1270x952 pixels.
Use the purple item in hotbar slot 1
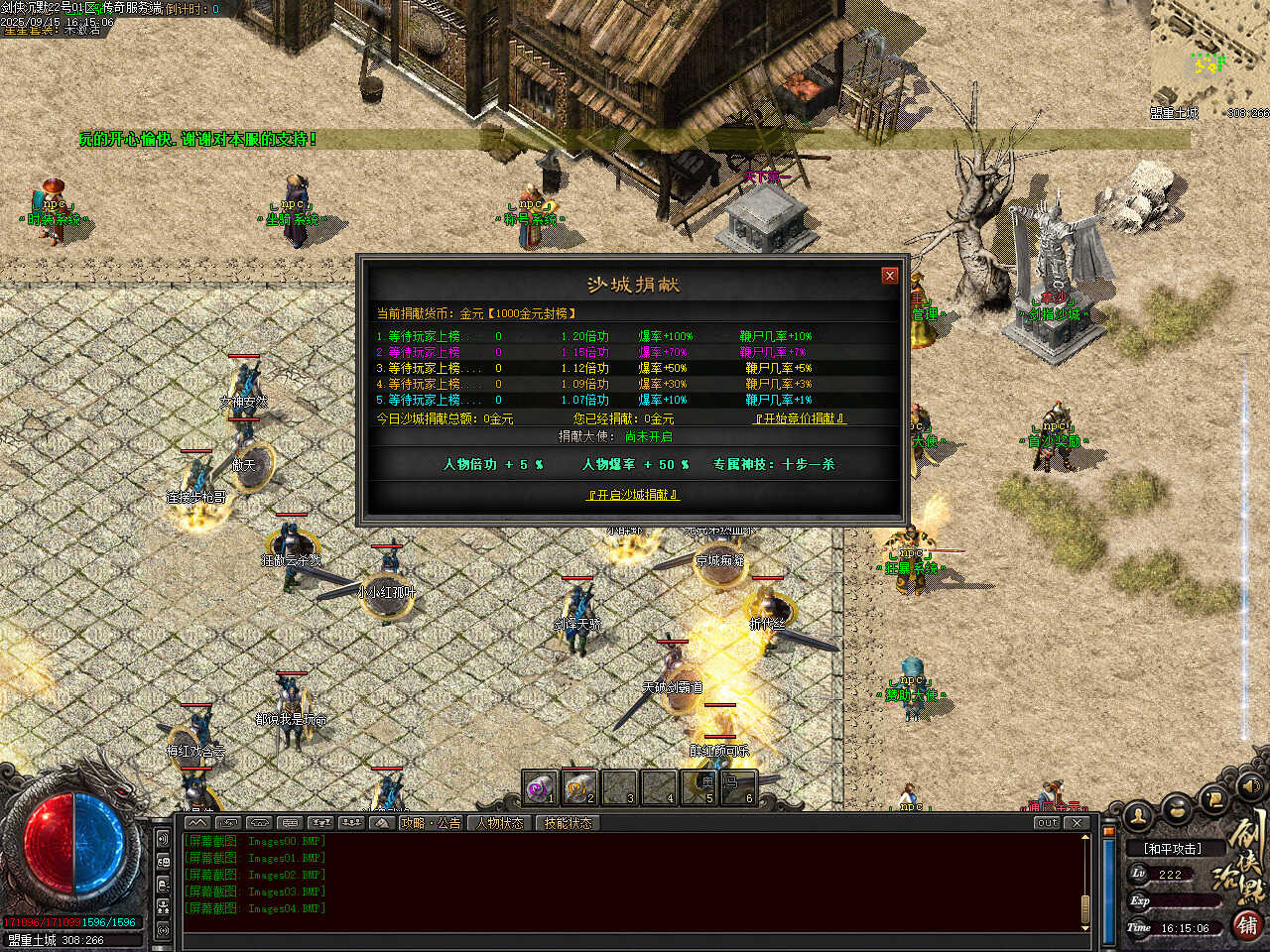[540, 787]
